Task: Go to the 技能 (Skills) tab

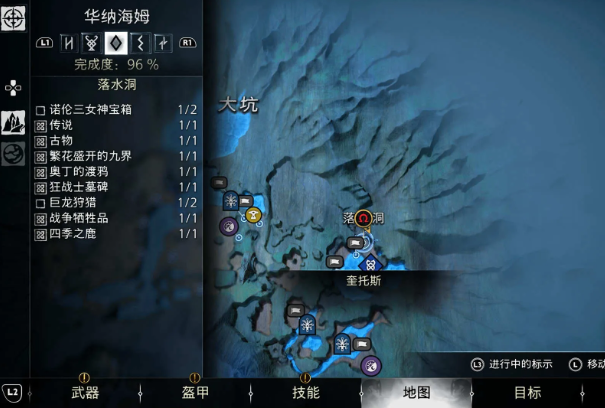Action: pyautogui.click(x=305, y=393)
